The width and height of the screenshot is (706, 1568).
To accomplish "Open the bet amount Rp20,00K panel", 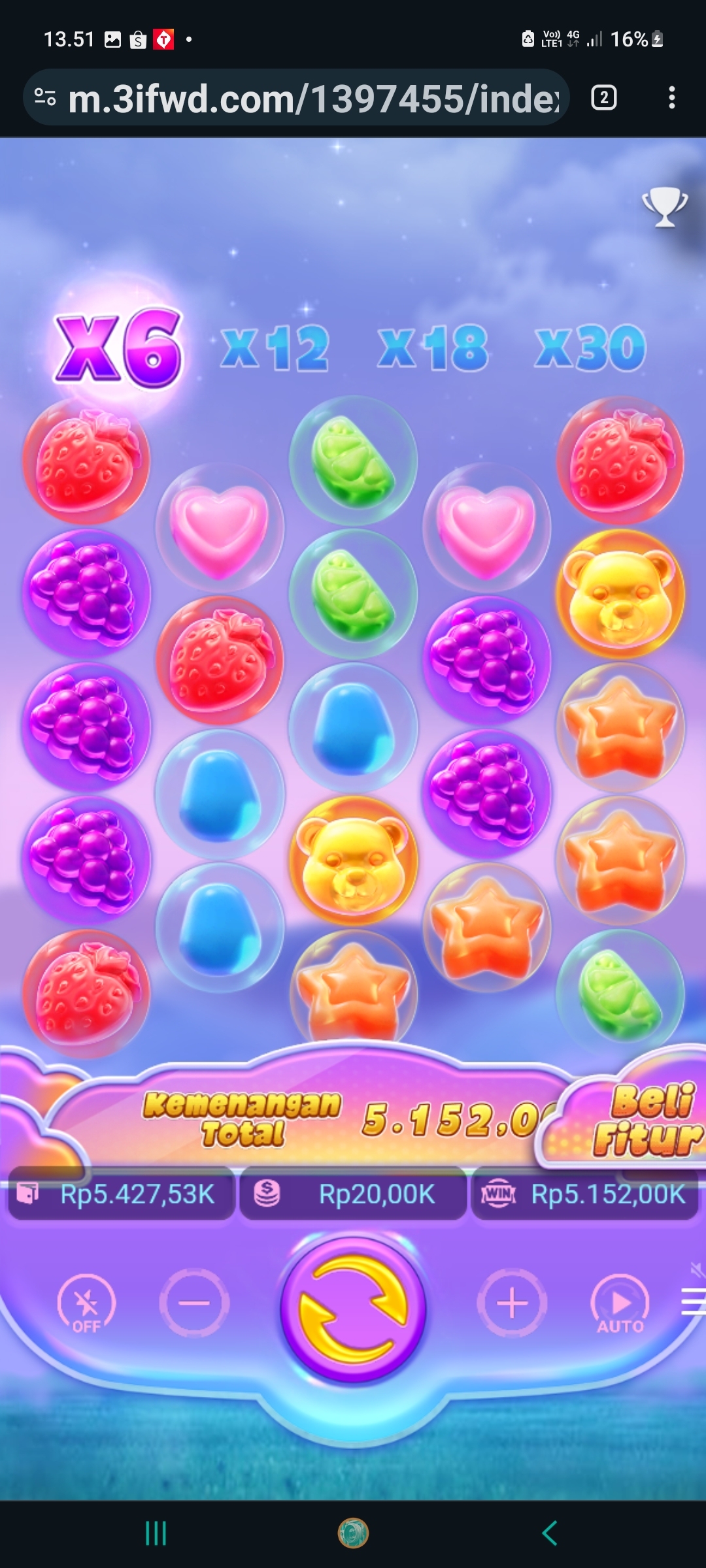I will 353,1194.
